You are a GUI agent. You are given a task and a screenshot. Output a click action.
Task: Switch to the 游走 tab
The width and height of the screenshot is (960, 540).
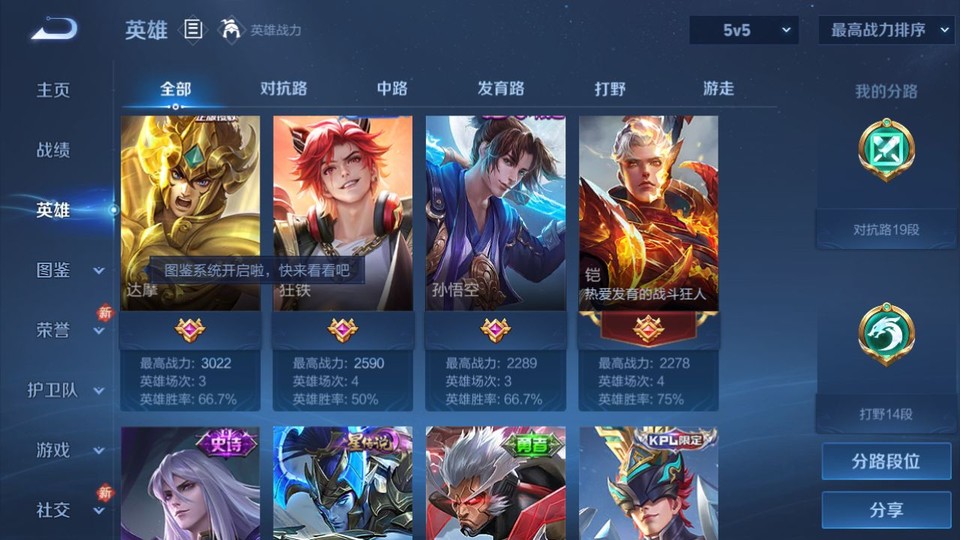tap(718, 88)
